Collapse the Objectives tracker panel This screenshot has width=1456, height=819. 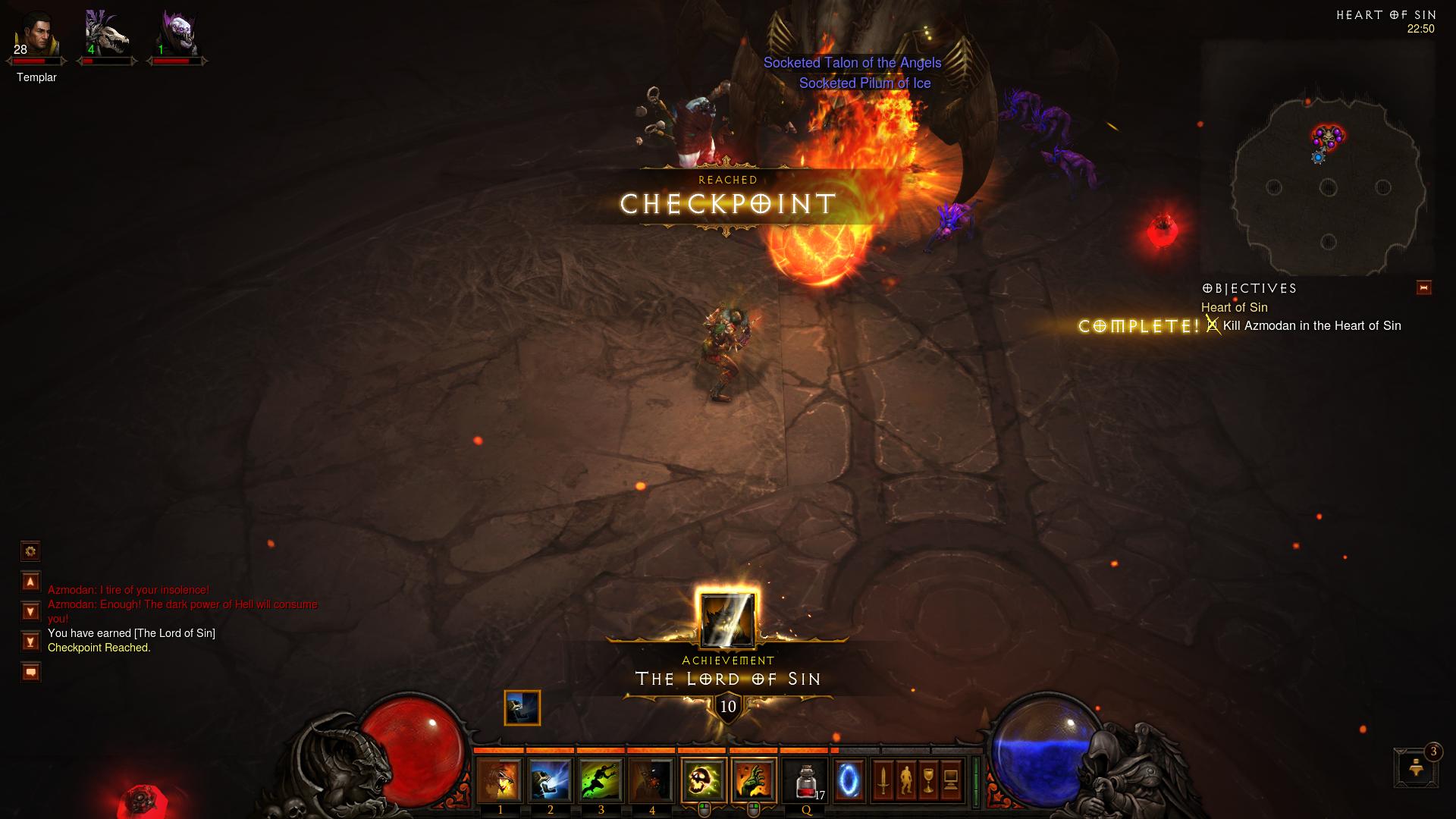[1423, 288]
